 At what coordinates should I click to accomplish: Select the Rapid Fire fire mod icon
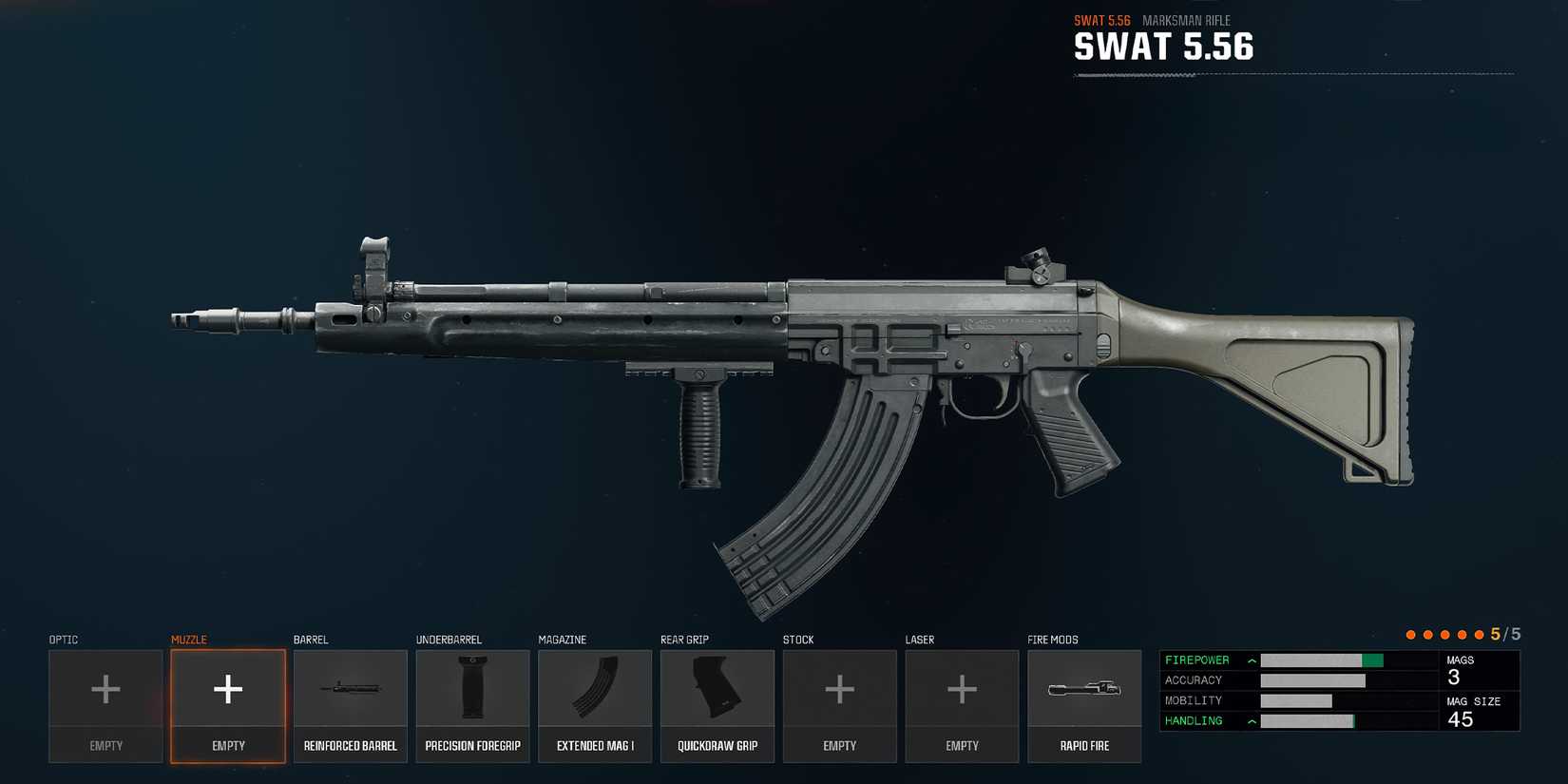coord(1084,689)
